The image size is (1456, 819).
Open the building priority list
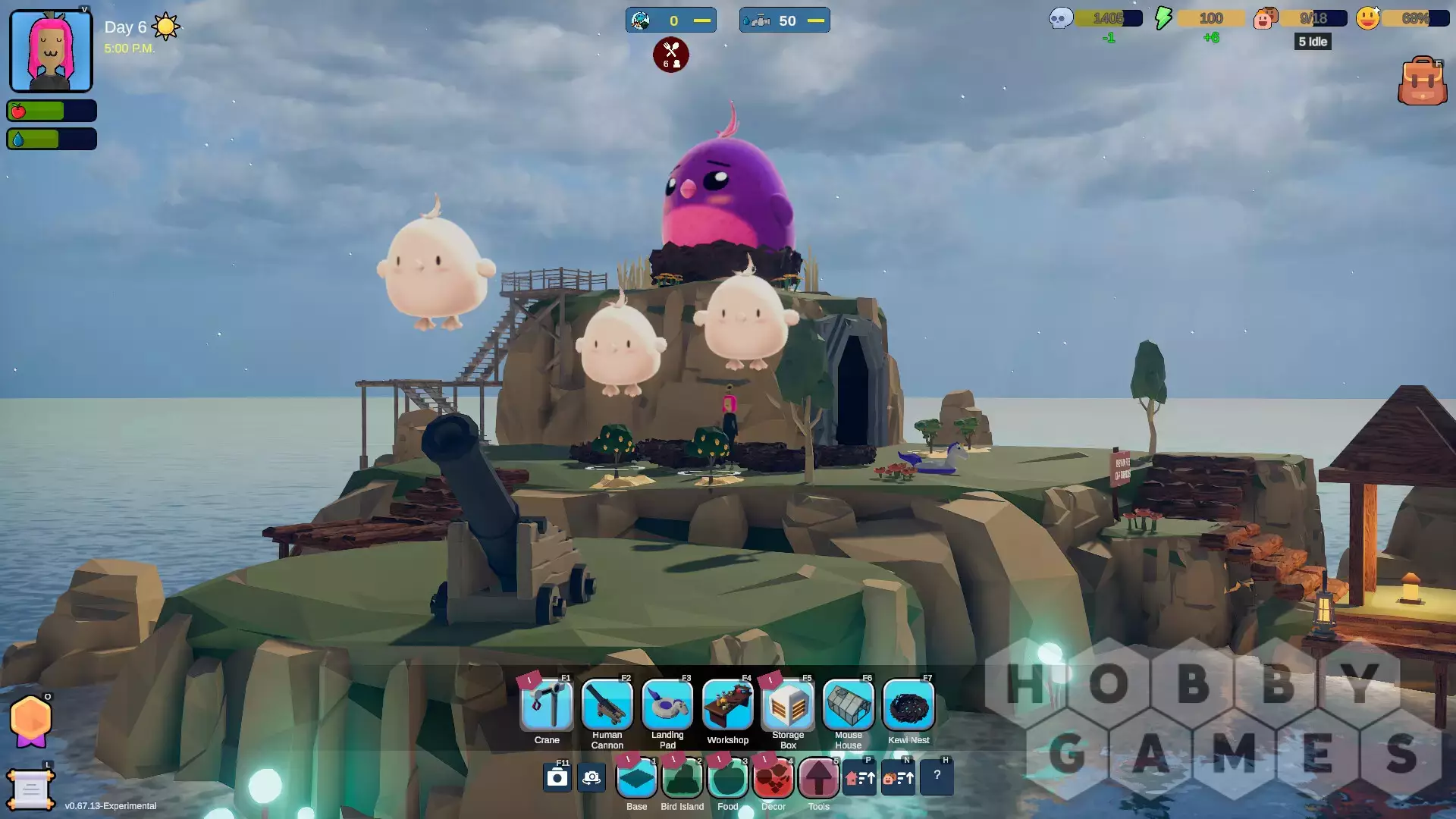click(860, 778)
